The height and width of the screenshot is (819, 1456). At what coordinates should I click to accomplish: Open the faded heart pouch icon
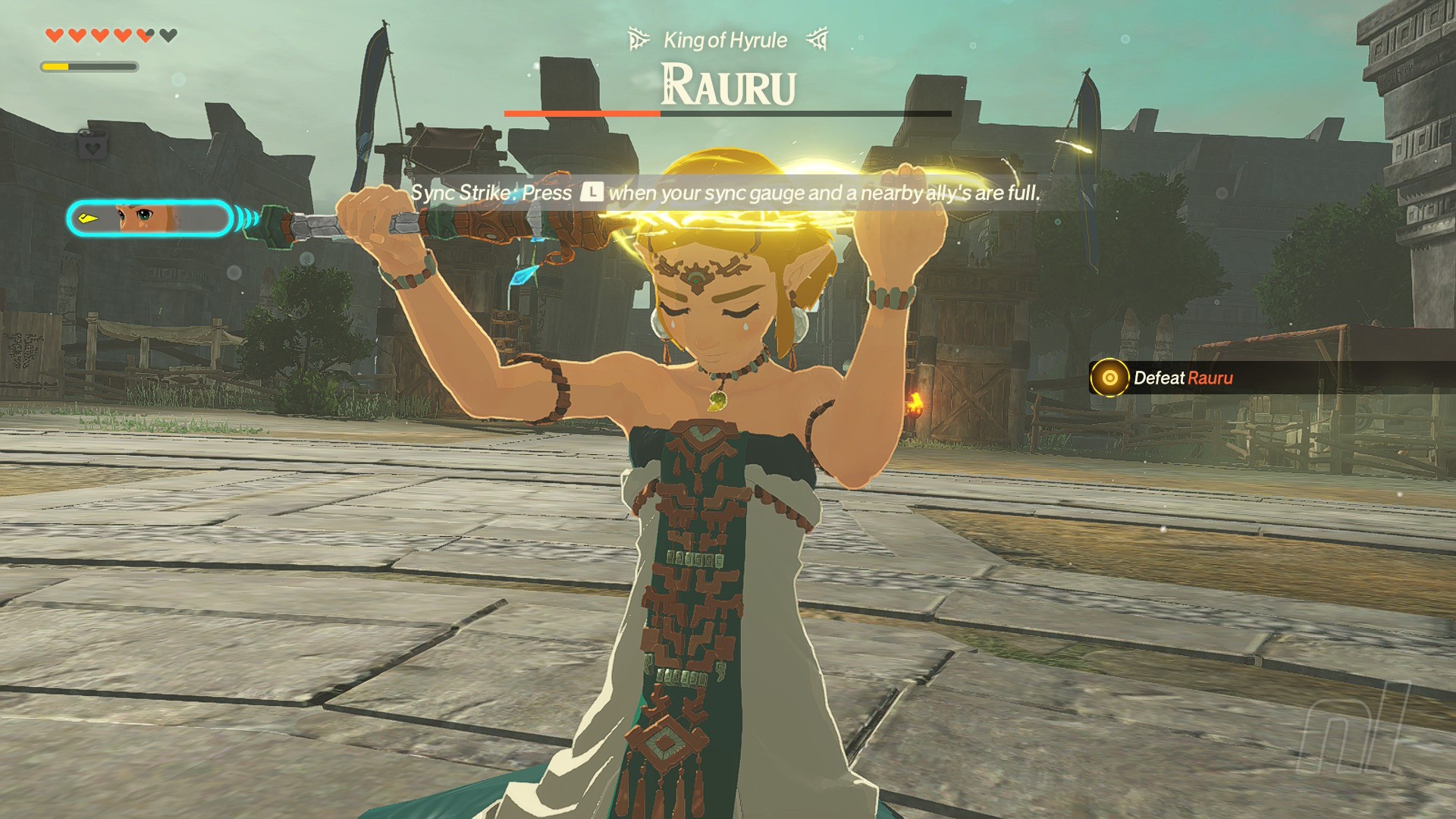(x=93, y=145)
